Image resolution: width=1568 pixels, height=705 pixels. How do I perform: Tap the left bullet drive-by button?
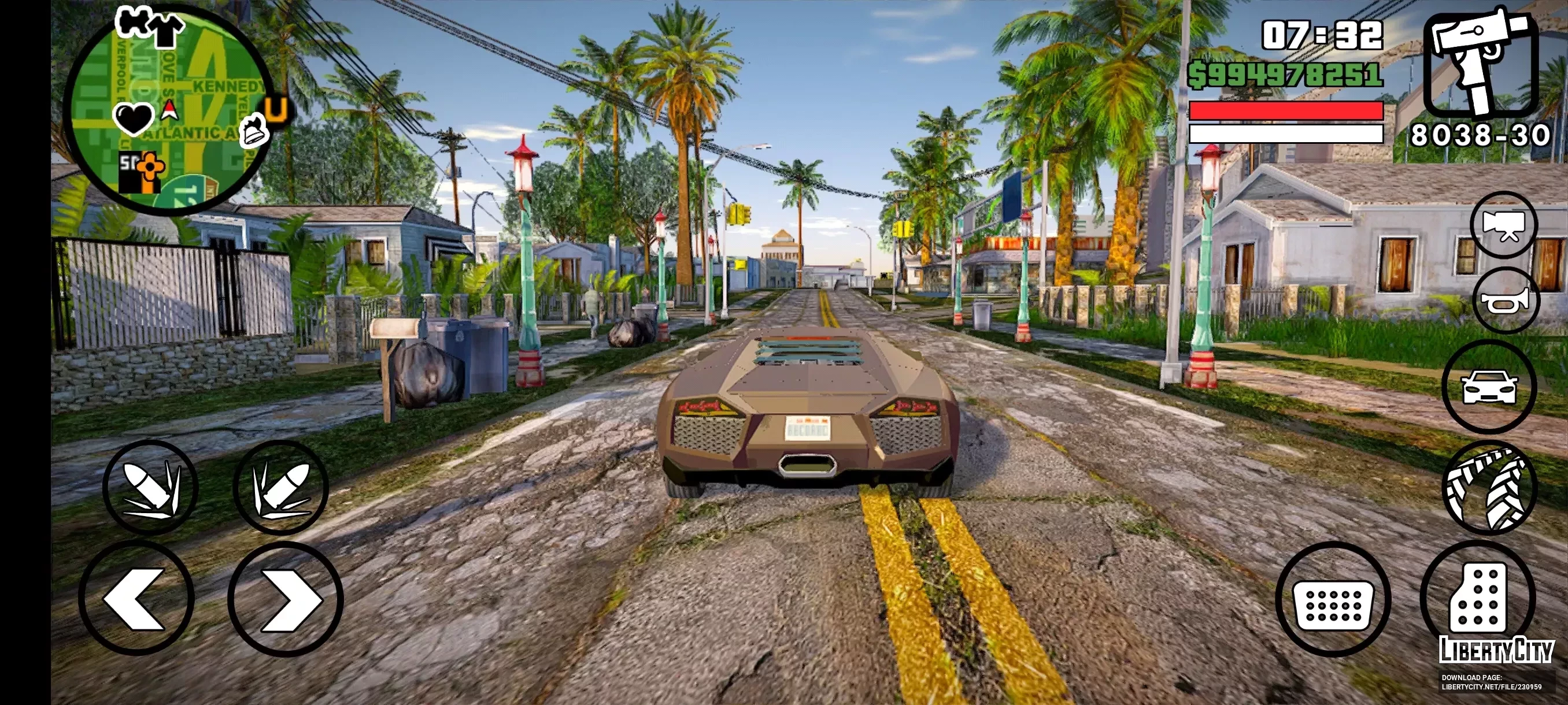(x=150, y=487)
